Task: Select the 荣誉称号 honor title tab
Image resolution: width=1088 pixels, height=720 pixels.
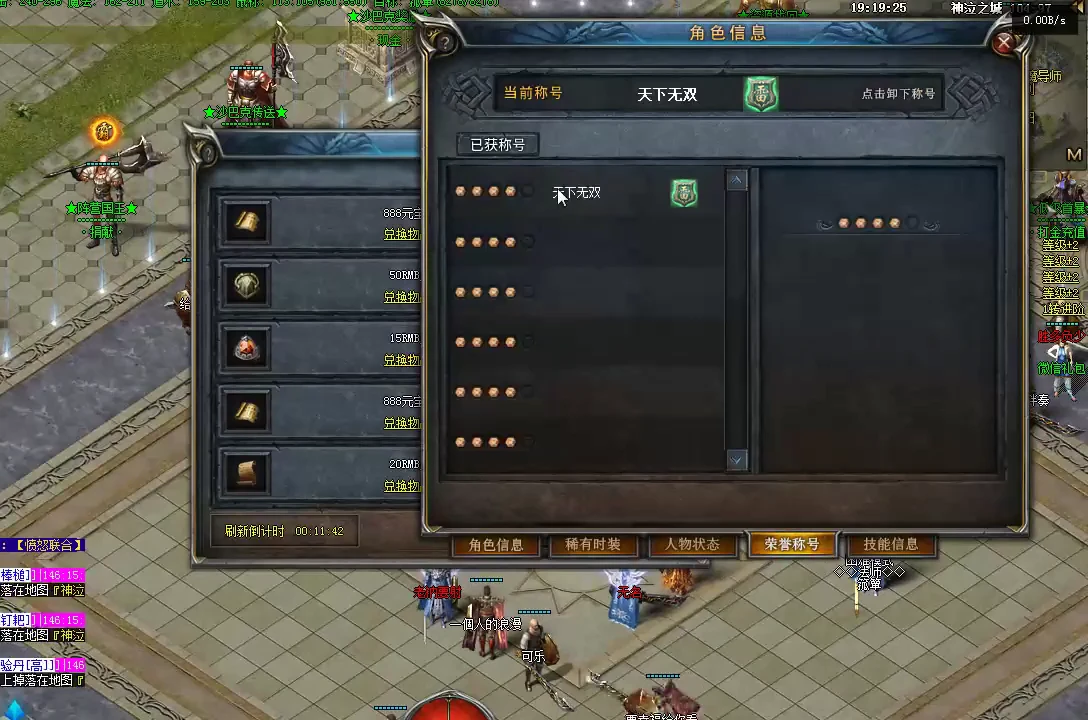Action: 791,545
